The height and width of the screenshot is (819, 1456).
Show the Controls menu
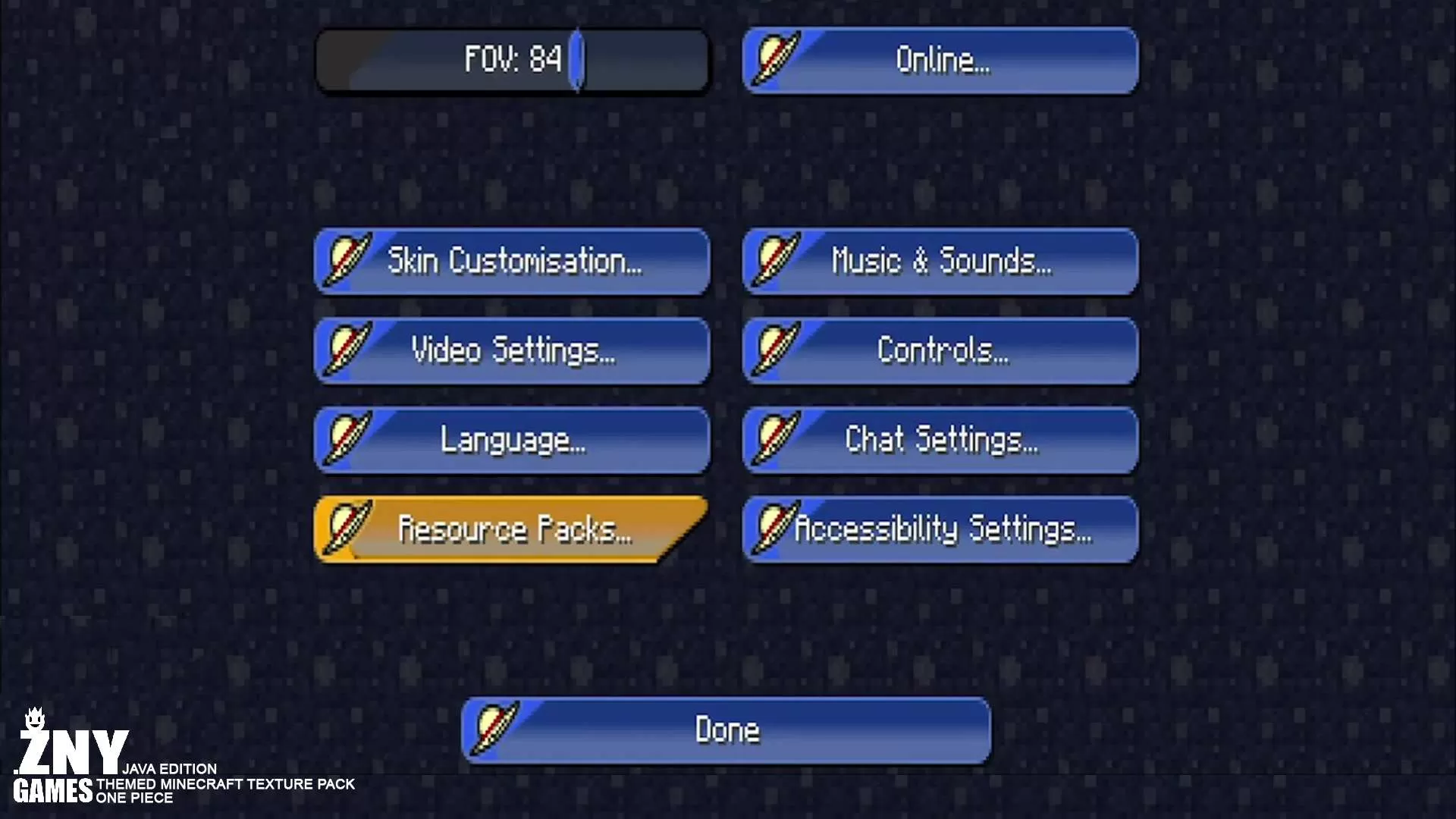tap(940, 350)
